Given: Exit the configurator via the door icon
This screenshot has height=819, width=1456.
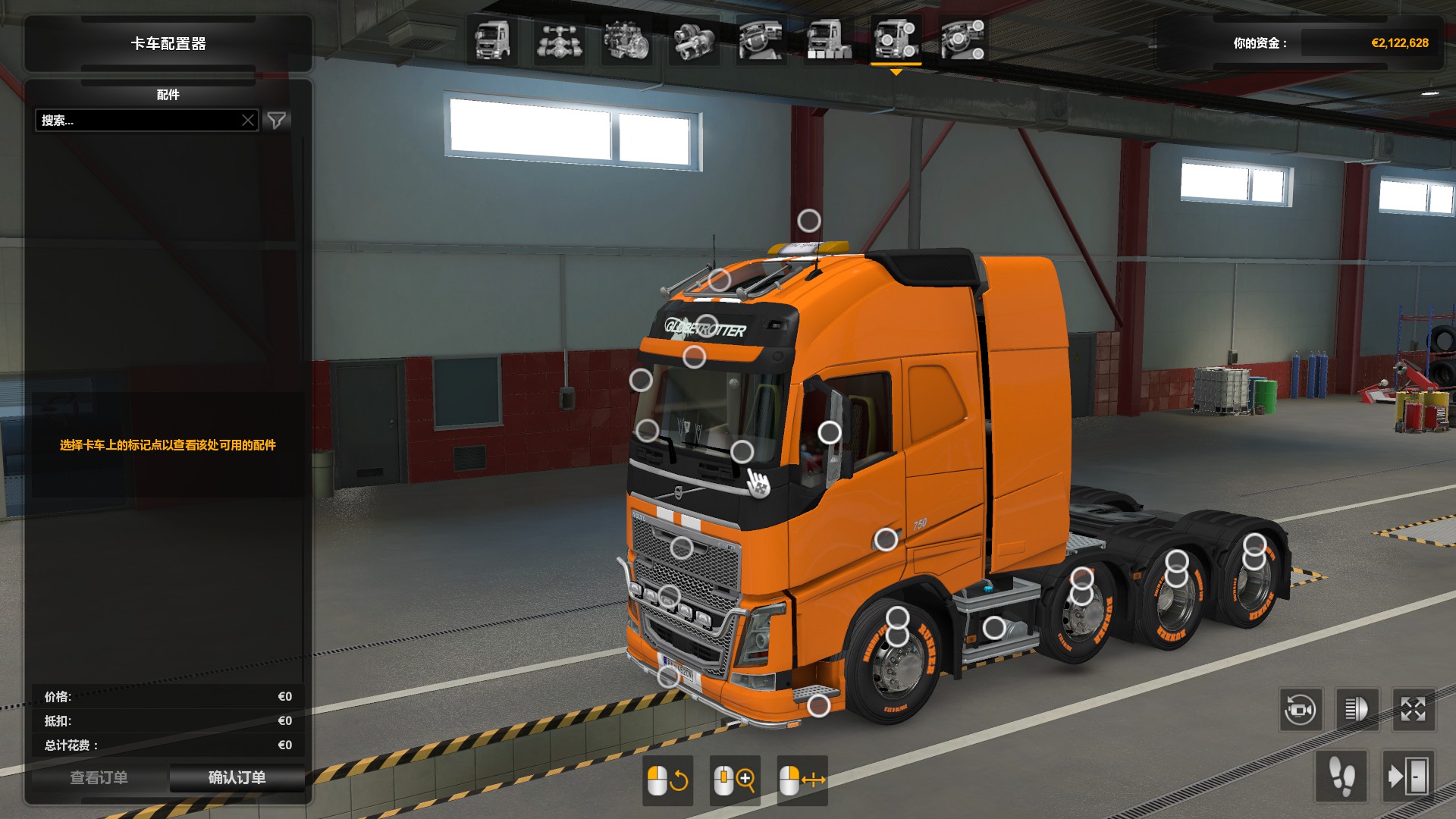Looking at the screenshot, I should pos(1408,777).
